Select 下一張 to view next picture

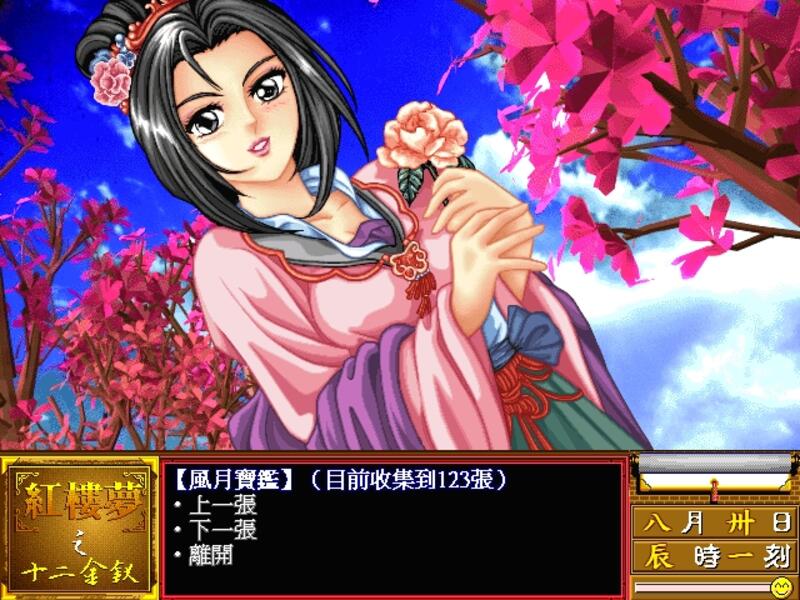pyautogui.click(x=222, y=530)
